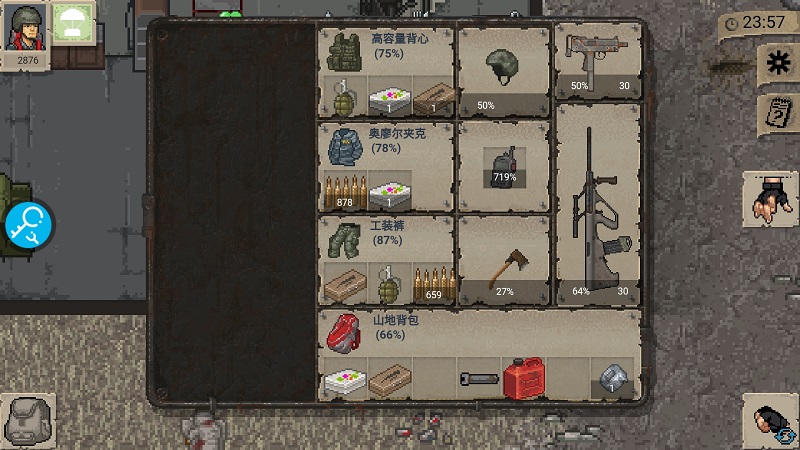The image size is (800, 450).
Task: Select the bullpup assault rifle slot
Action: 598,204
